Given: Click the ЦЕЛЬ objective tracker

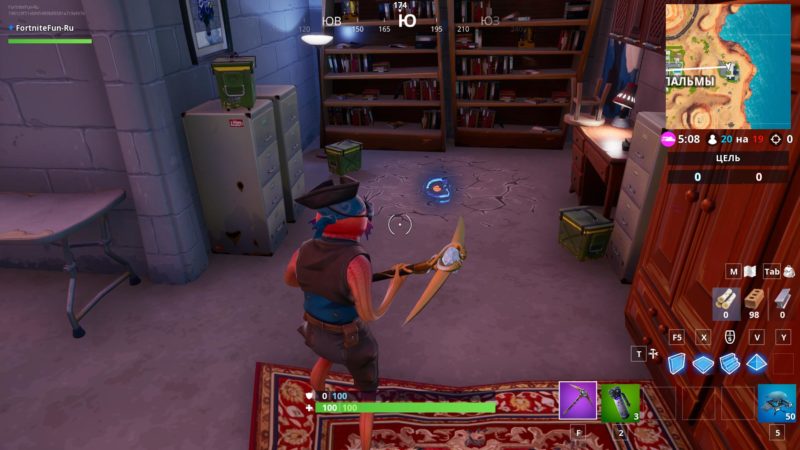Looking at the screenshot, I should click(727, 158).
